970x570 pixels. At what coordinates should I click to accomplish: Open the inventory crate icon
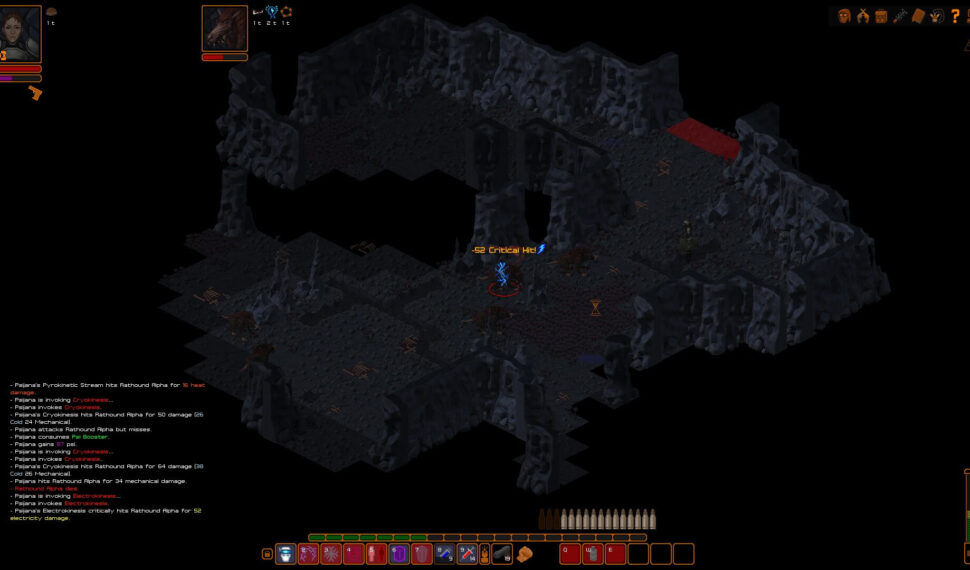[881, 16]
